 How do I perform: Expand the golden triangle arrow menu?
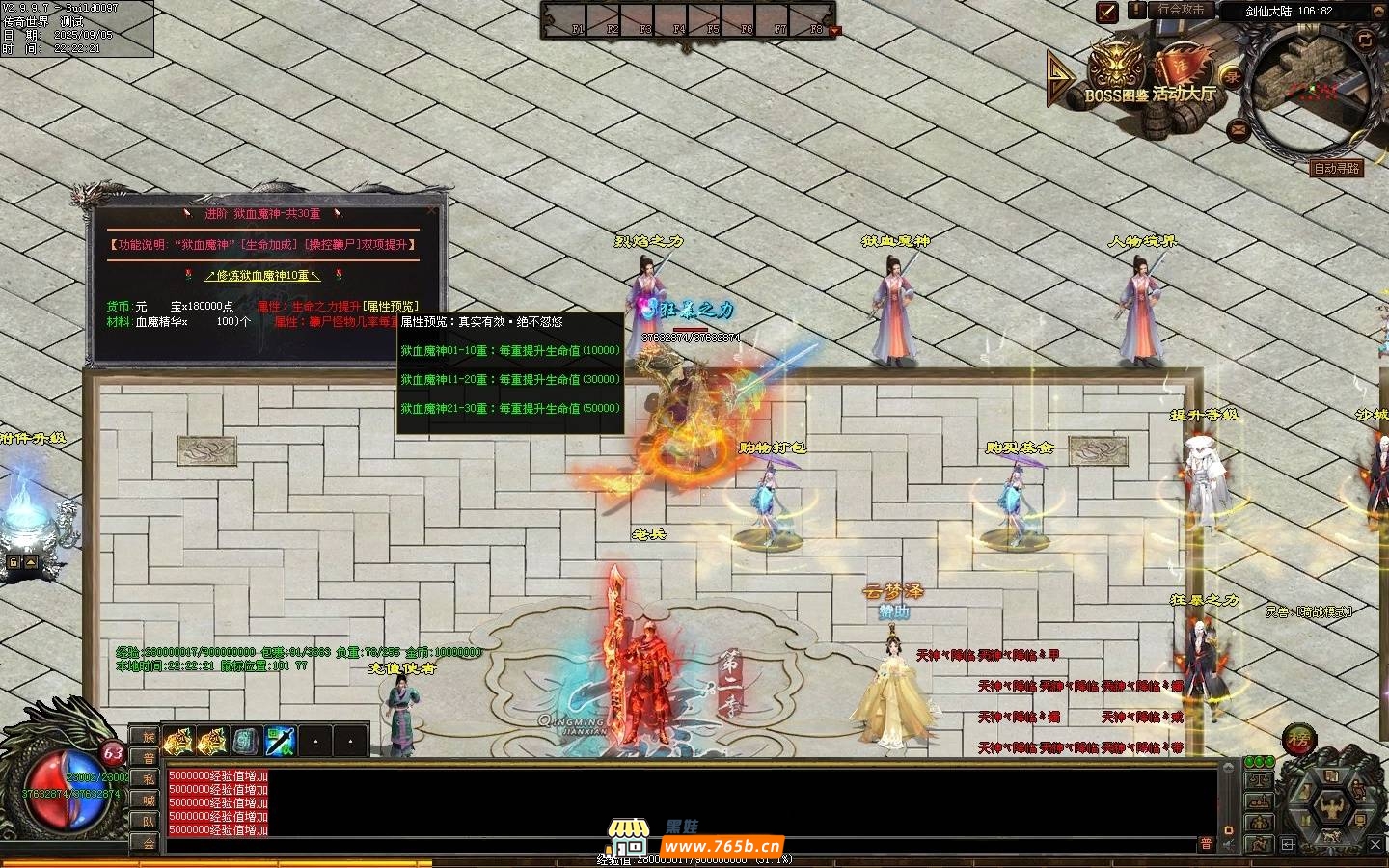click(x=1060, y=78)
